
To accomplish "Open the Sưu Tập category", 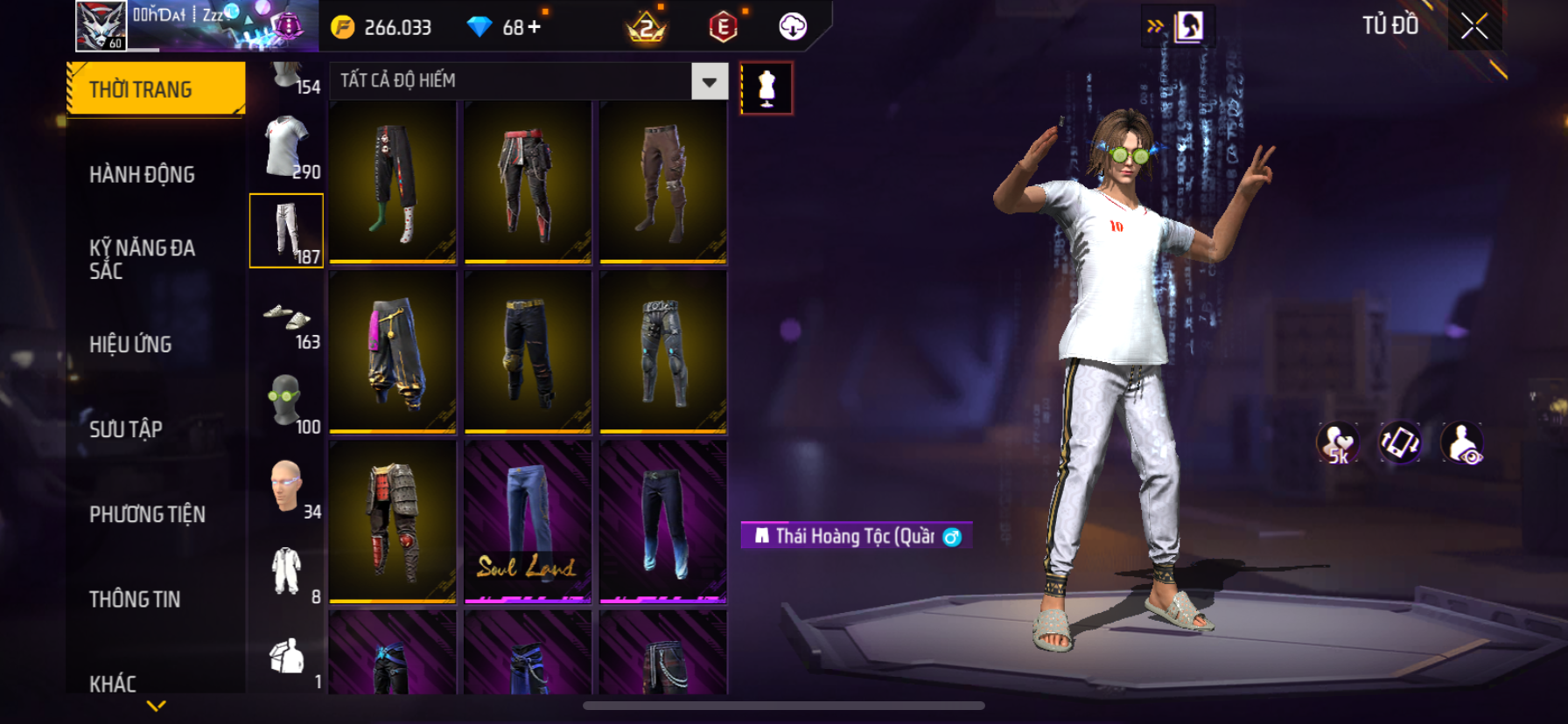I will [126, 429].
